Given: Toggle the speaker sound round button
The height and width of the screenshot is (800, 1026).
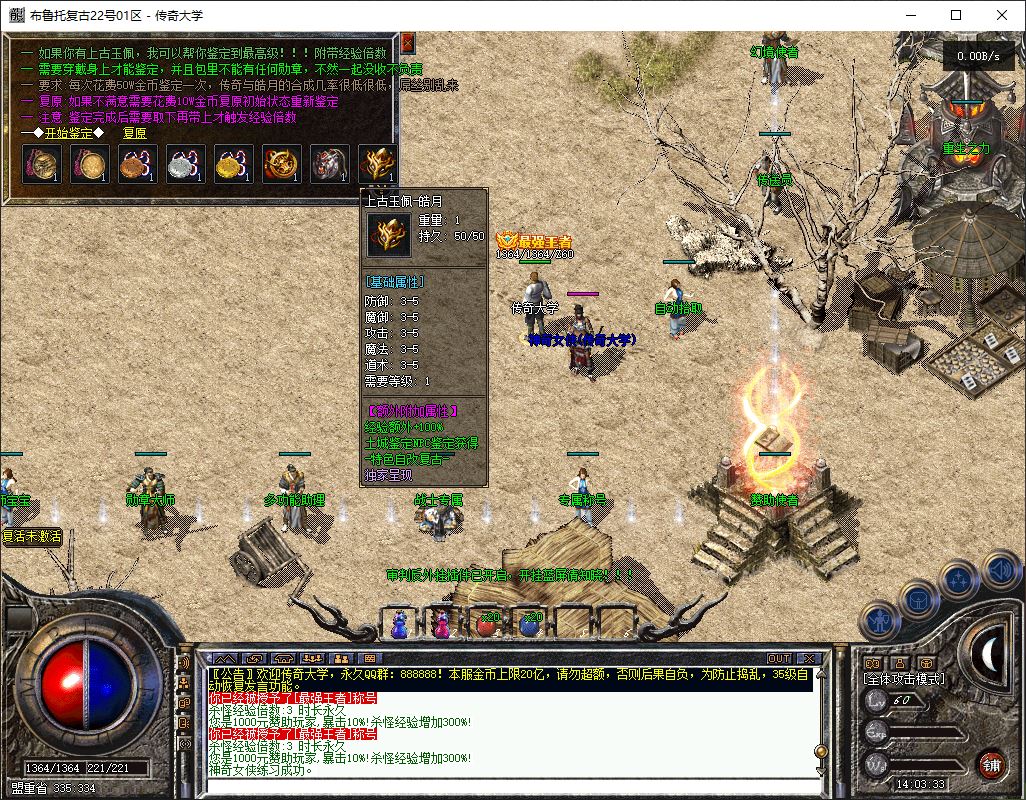Looking at the screenshot, I should [1000, 570].
